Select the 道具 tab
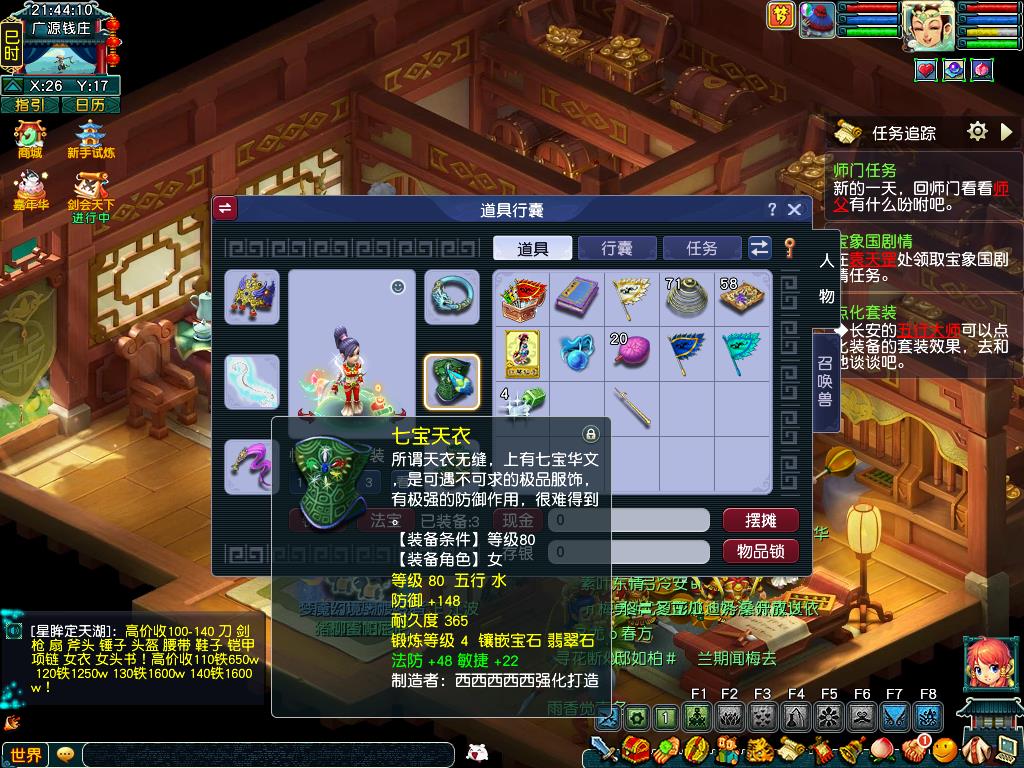 pos(532,248)
